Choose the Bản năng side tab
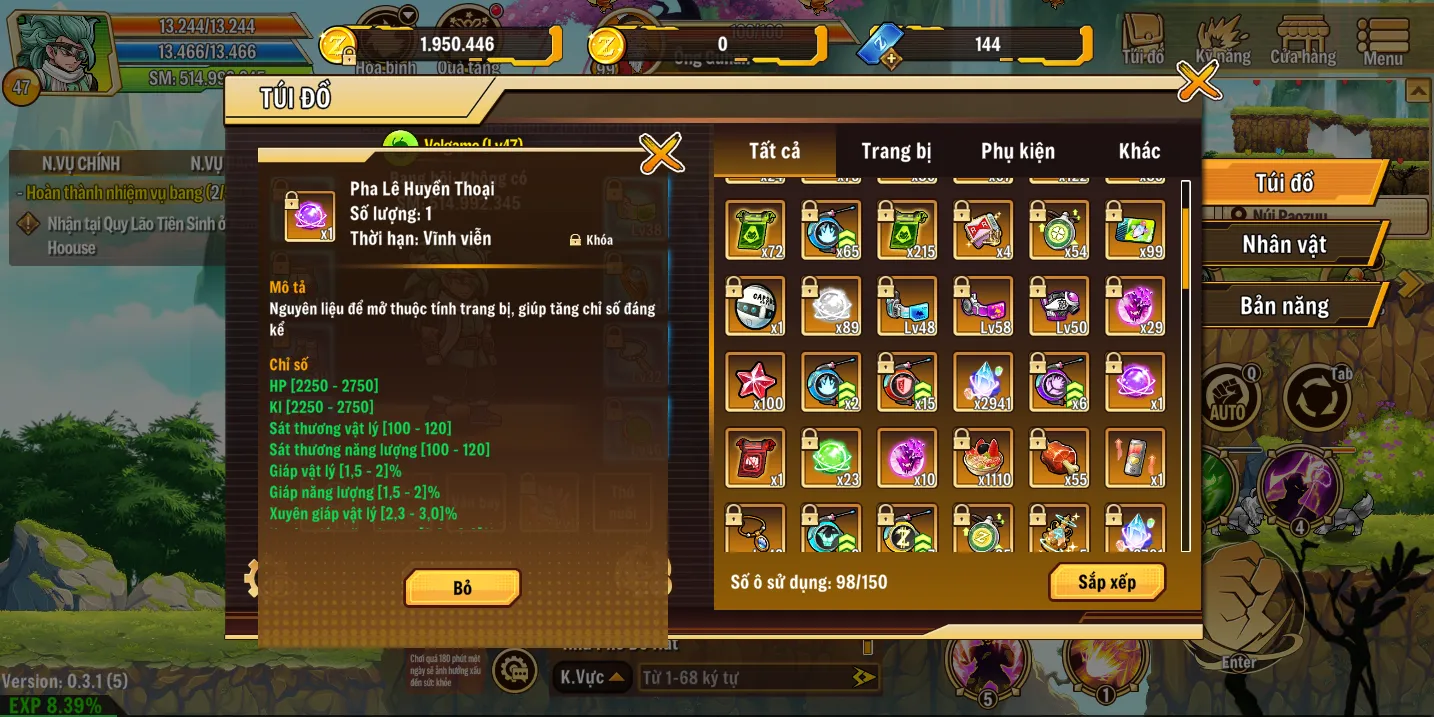The height and width of the screenshot is (717, 1434). click(x=1285, y=306)
